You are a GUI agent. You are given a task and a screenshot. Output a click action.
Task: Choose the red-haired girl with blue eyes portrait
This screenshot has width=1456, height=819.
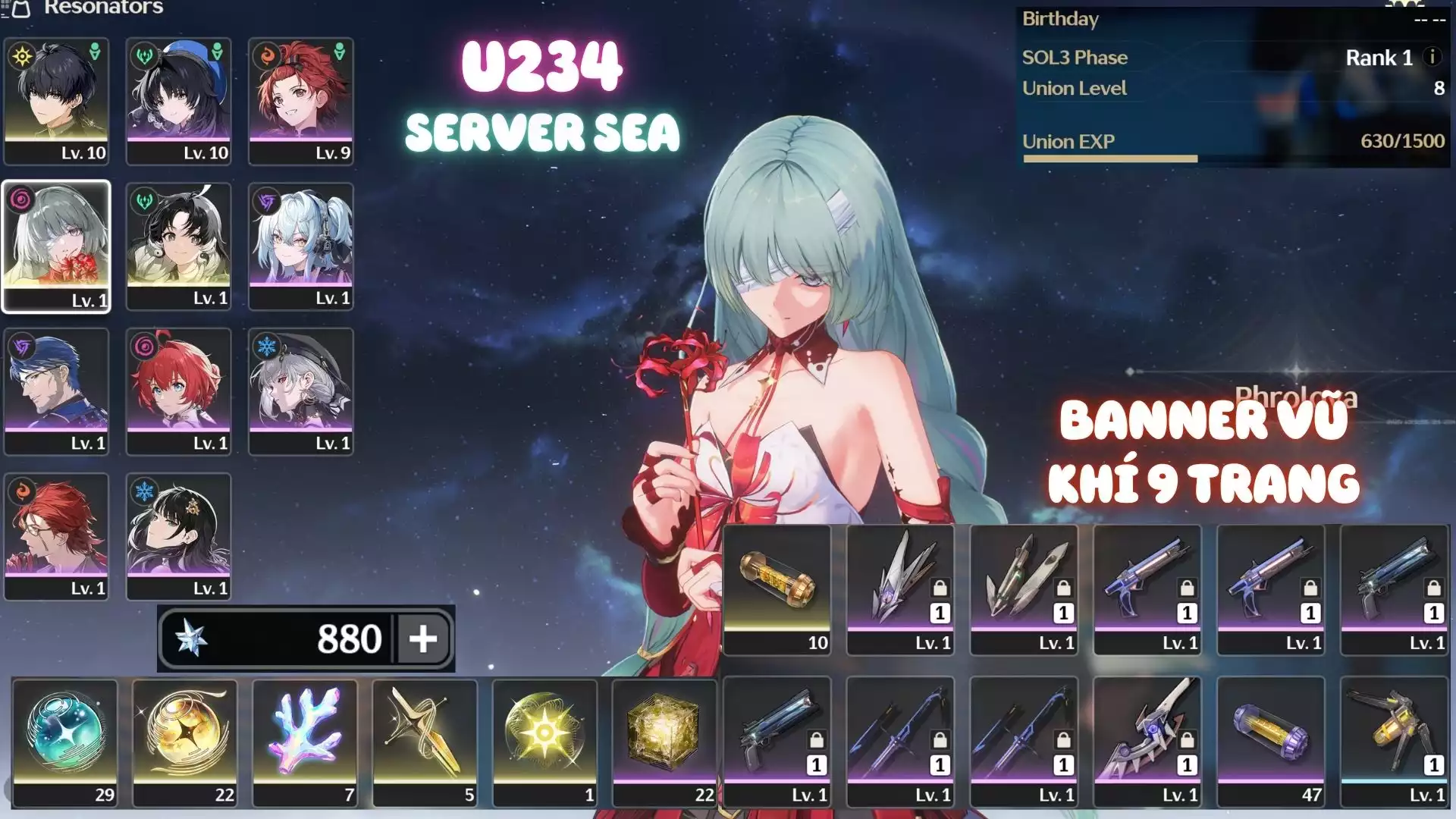pyautogui.click(x=178, y=391)
